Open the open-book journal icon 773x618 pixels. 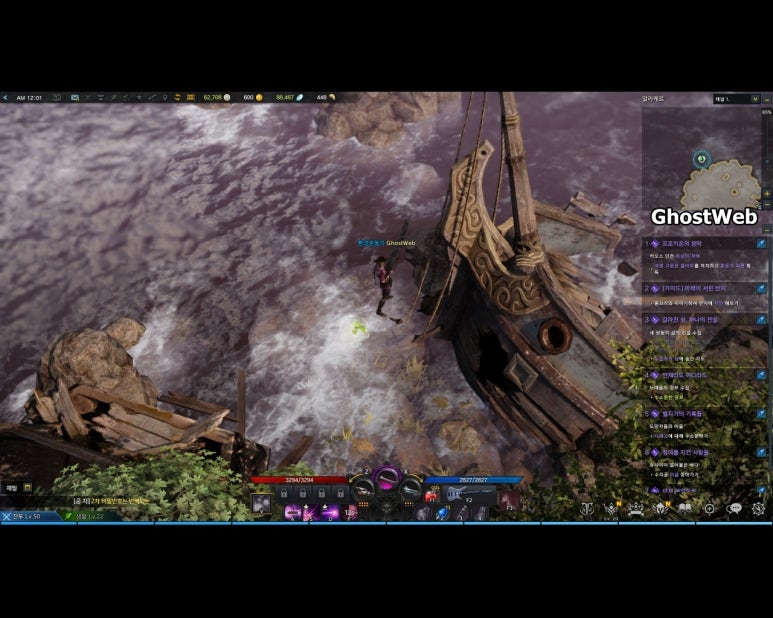pyautogui.click(x=685, y=508)
